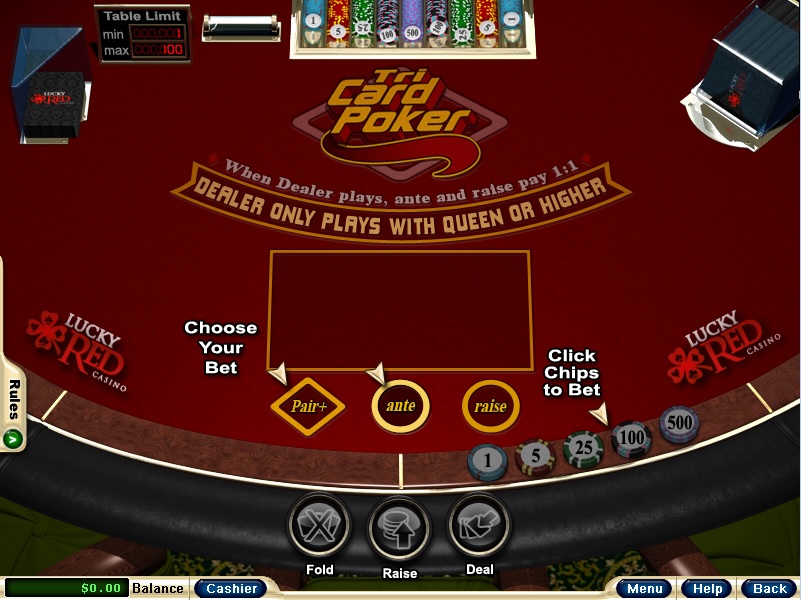
Task: Pick the 1 value chip
Action: point(487,462)
